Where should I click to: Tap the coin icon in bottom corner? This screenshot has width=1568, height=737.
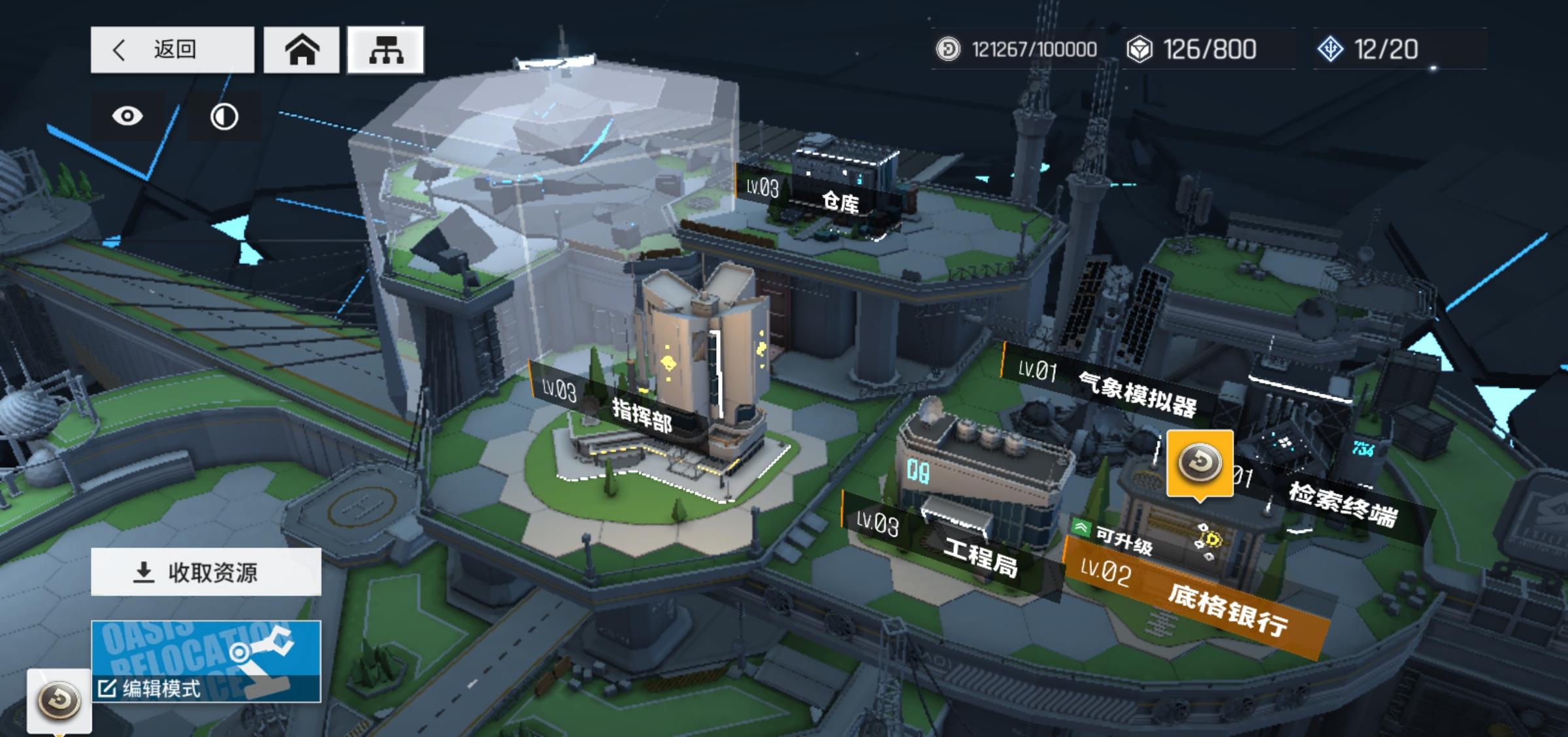59,700
